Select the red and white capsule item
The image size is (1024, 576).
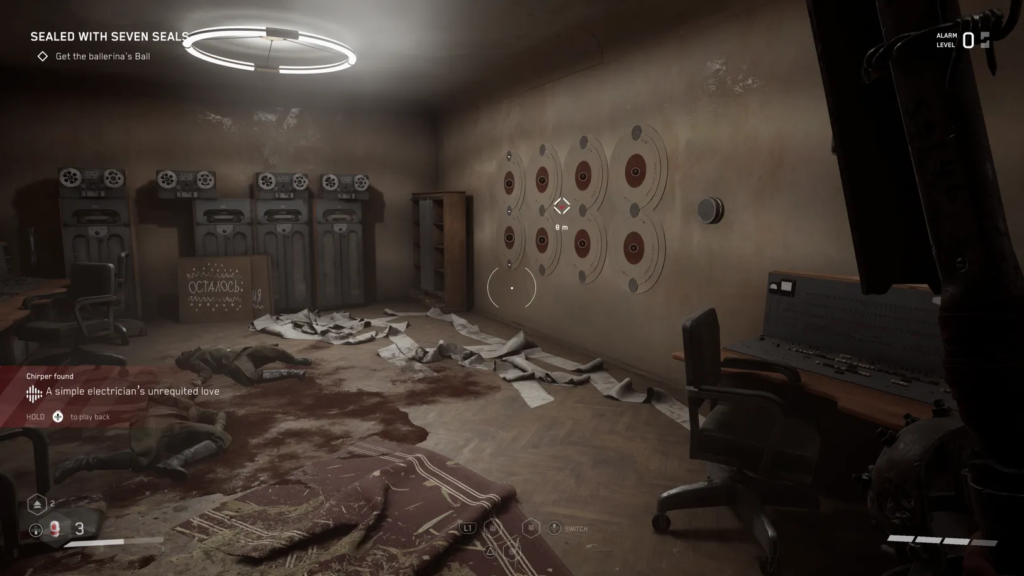click(x=57, y=530)
